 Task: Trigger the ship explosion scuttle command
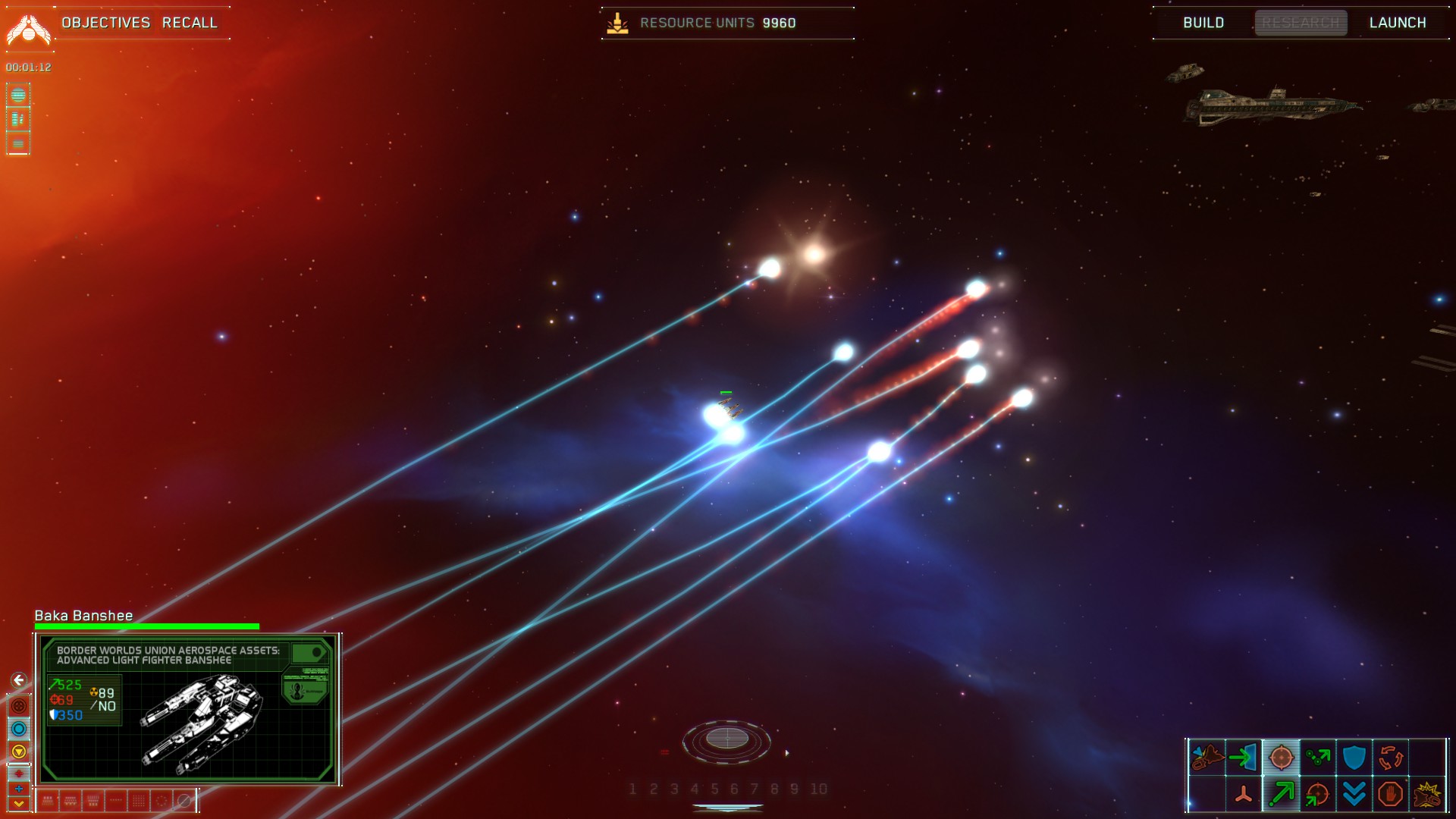(1426, 794)
